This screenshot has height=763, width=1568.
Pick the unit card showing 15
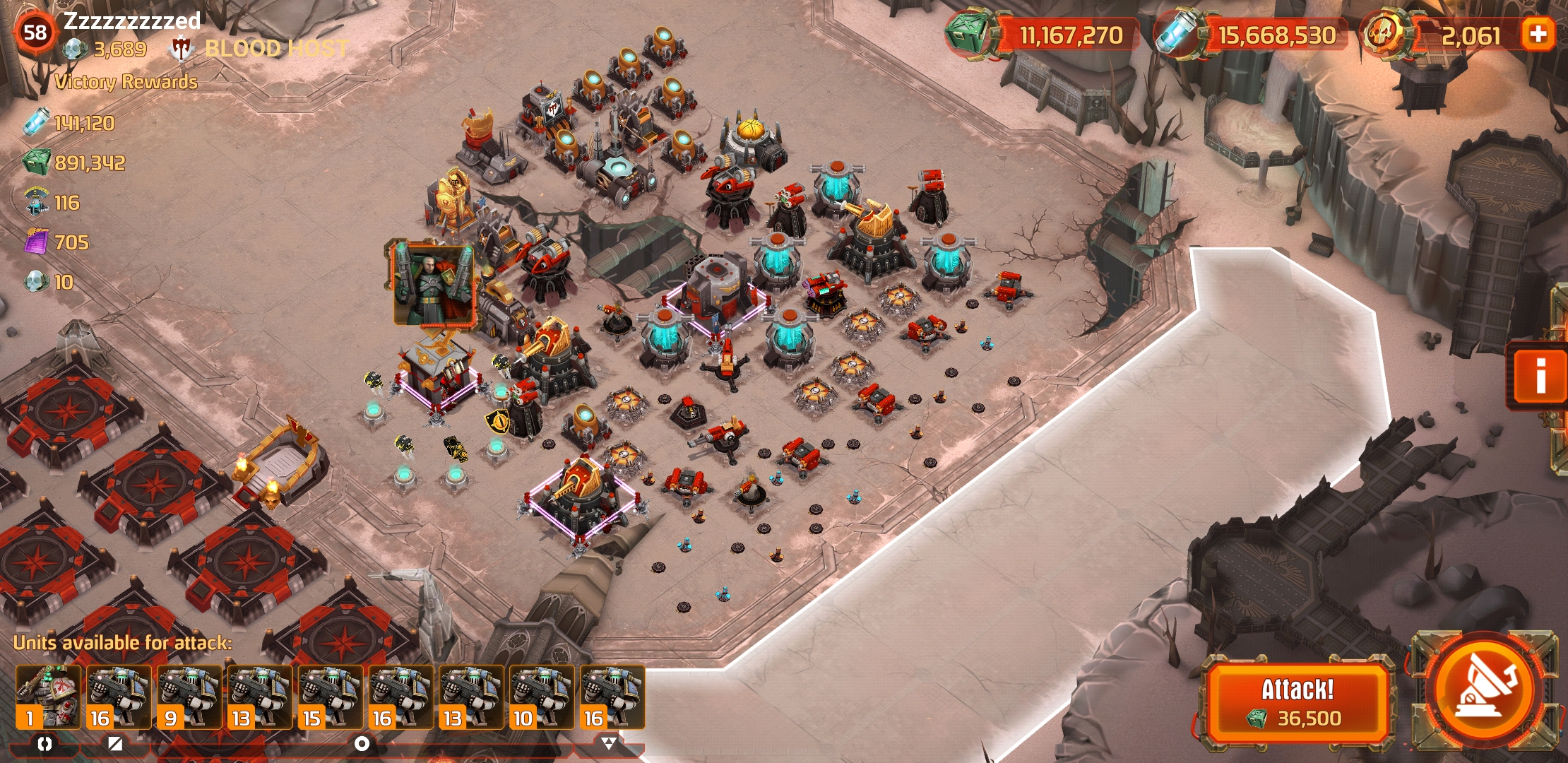330,697
